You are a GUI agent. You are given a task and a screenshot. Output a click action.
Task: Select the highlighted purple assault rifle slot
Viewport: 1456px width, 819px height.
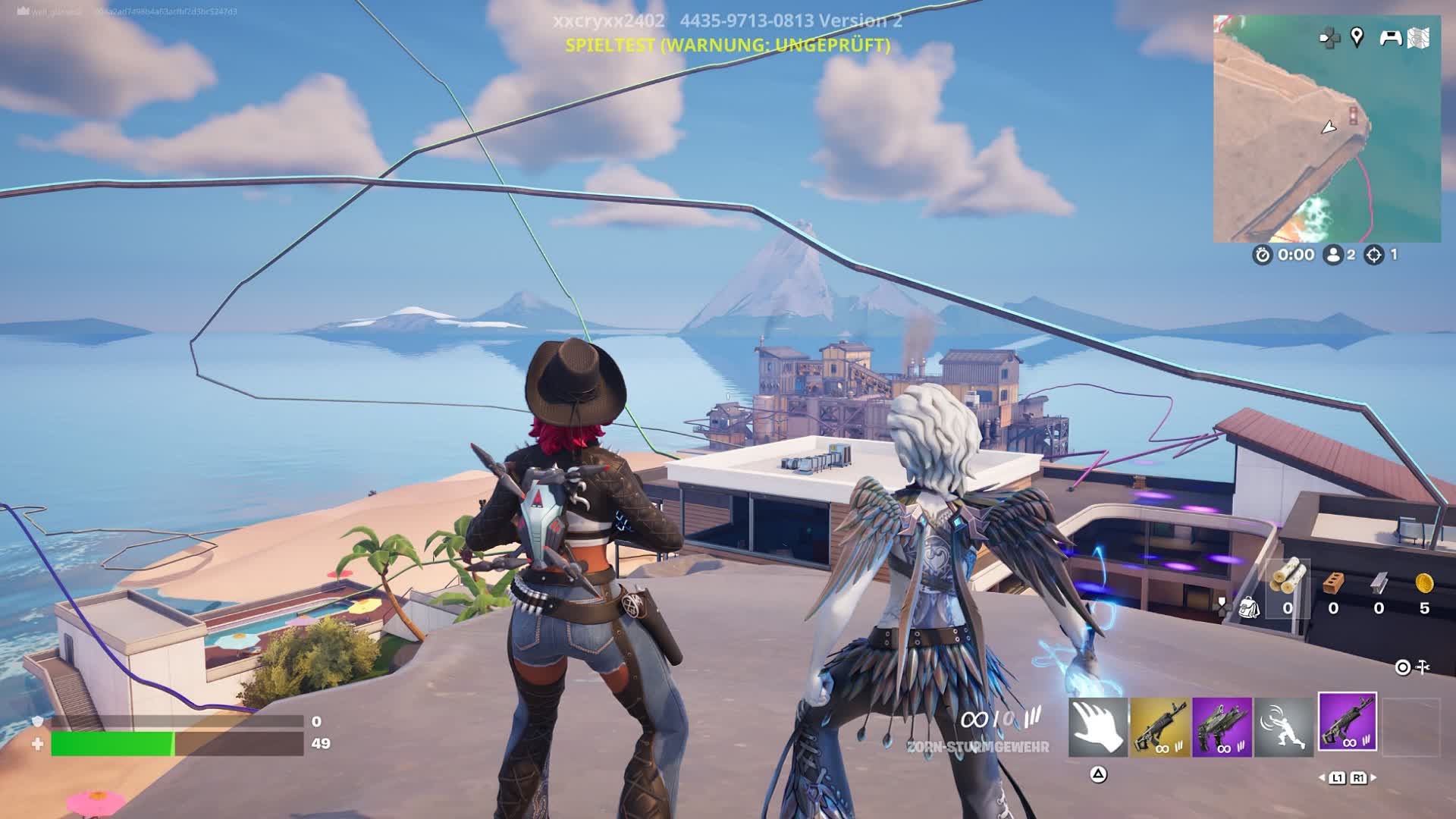pos(1347,722)
